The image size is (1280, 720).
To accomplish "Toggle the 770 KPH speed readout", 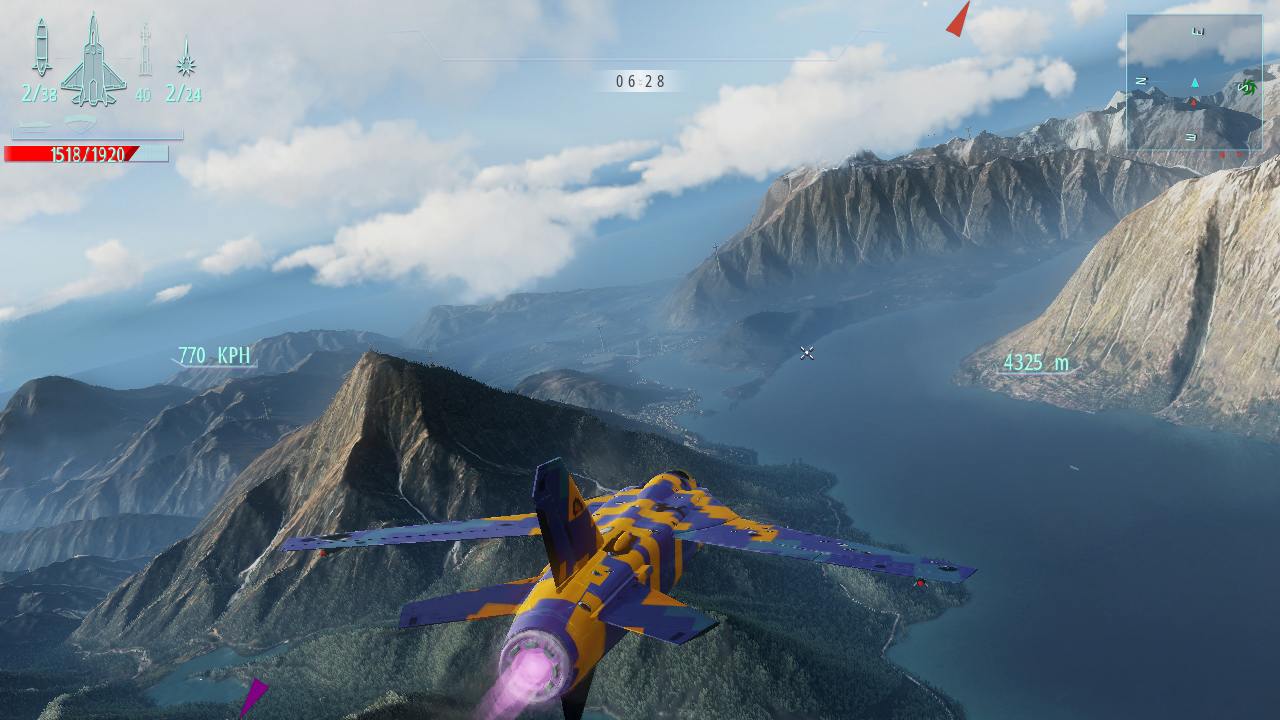I will [212, 352].
